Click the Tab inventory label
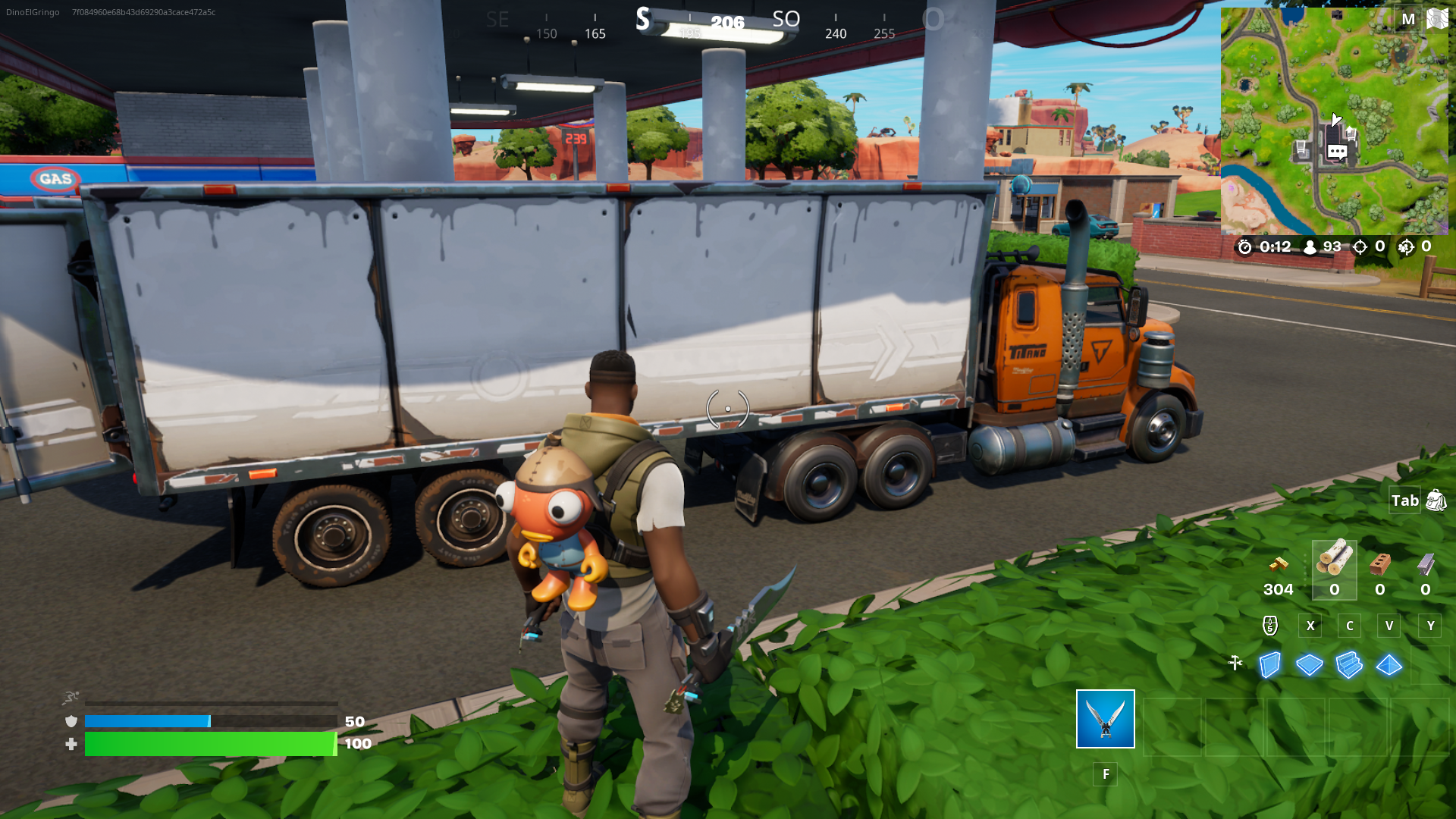The width and height of the screenshot is (1456, 819). pos(1404,500)
